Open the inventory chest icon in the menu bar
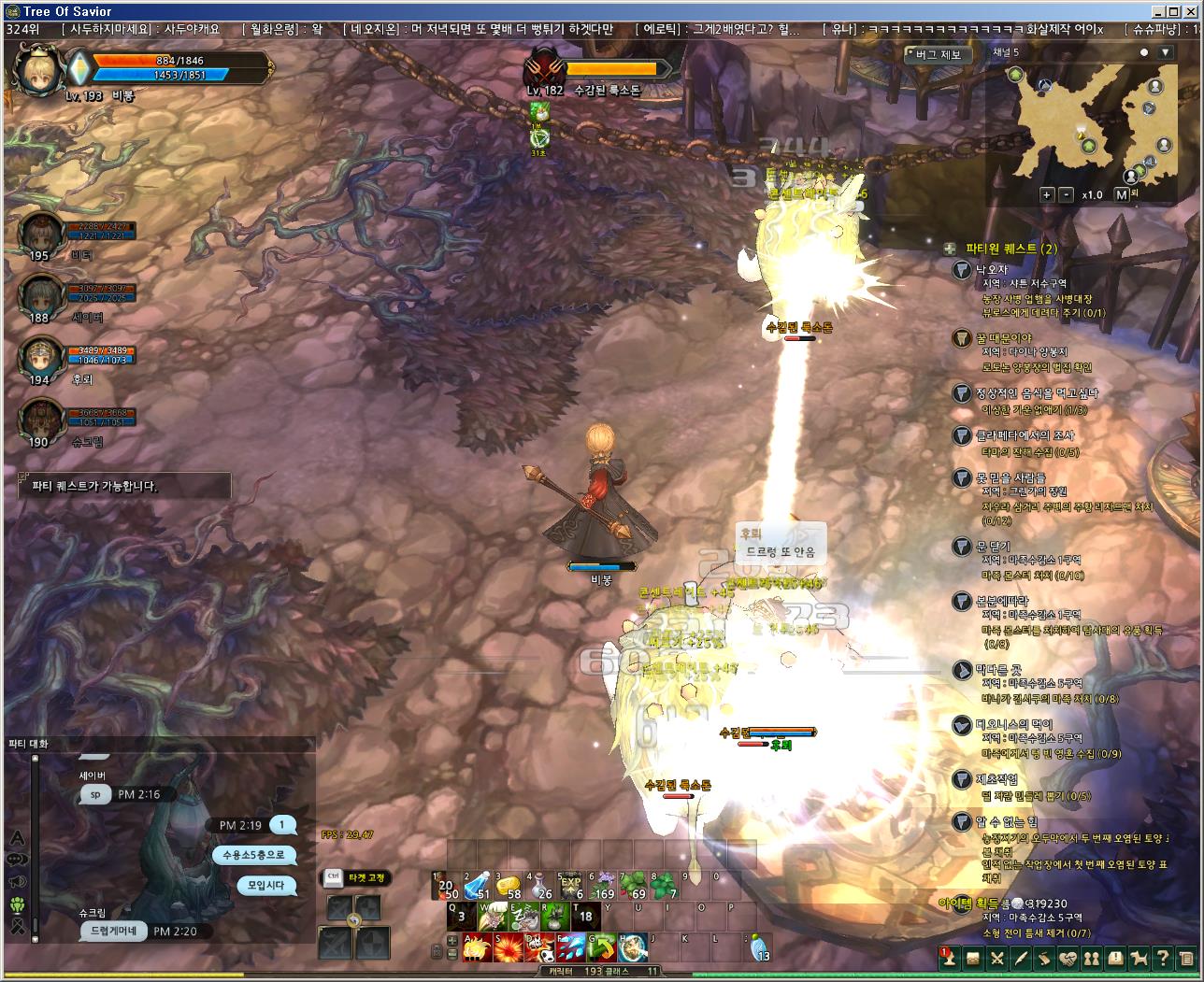1204x982 pixels. point(973,958)
